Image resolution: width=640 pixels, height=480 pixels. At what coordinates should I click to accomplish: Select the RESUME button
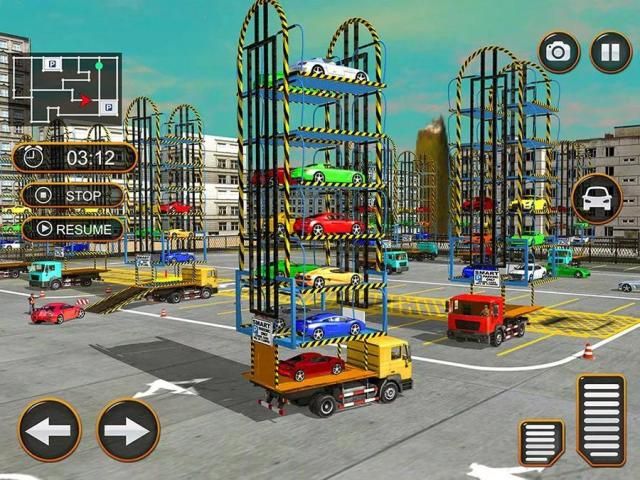click(73, 228)
